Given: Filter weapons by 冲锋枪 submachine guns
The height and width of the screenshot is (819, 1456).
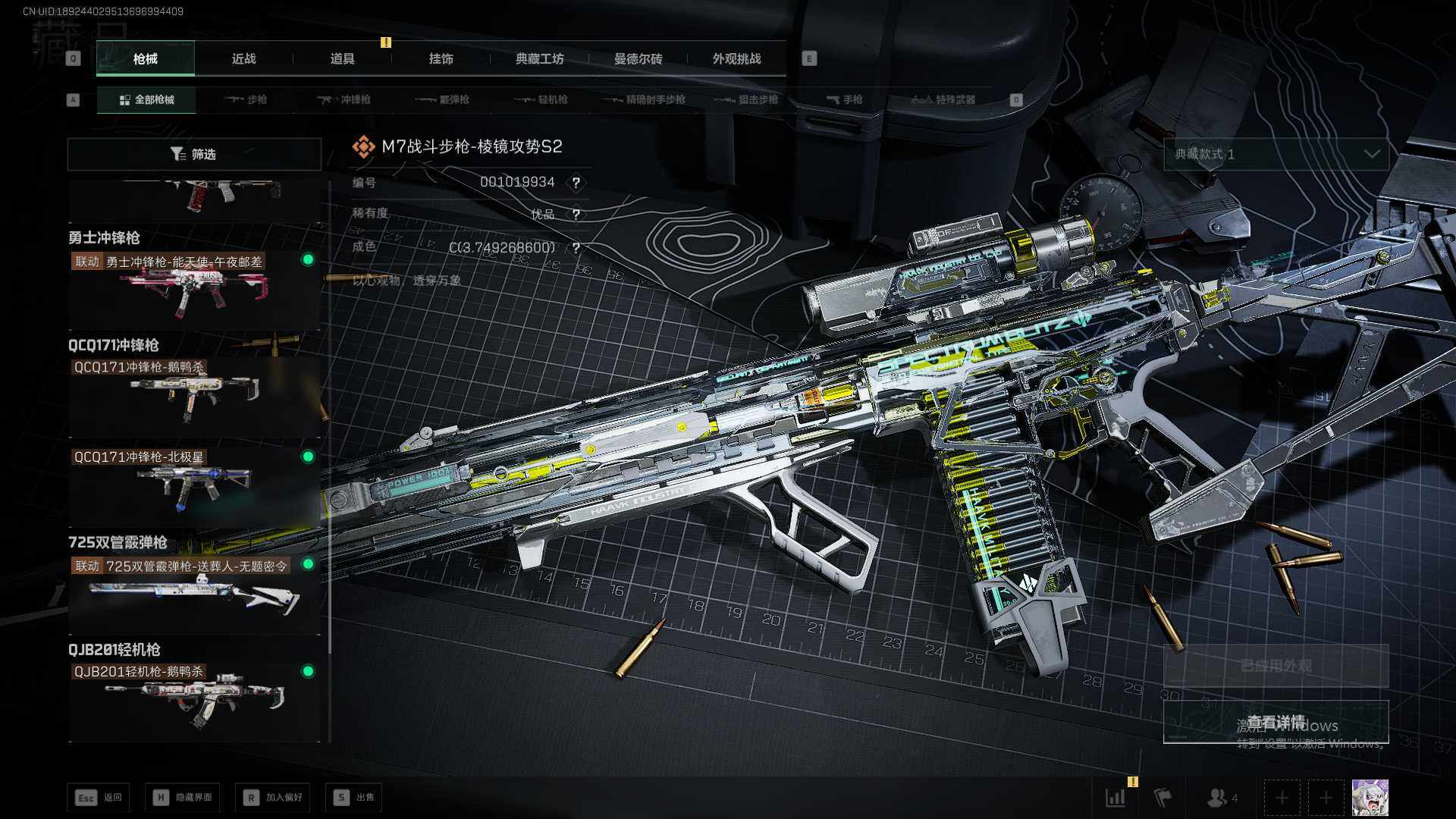Looking at the screenshot, I should [x=345, y=100].
